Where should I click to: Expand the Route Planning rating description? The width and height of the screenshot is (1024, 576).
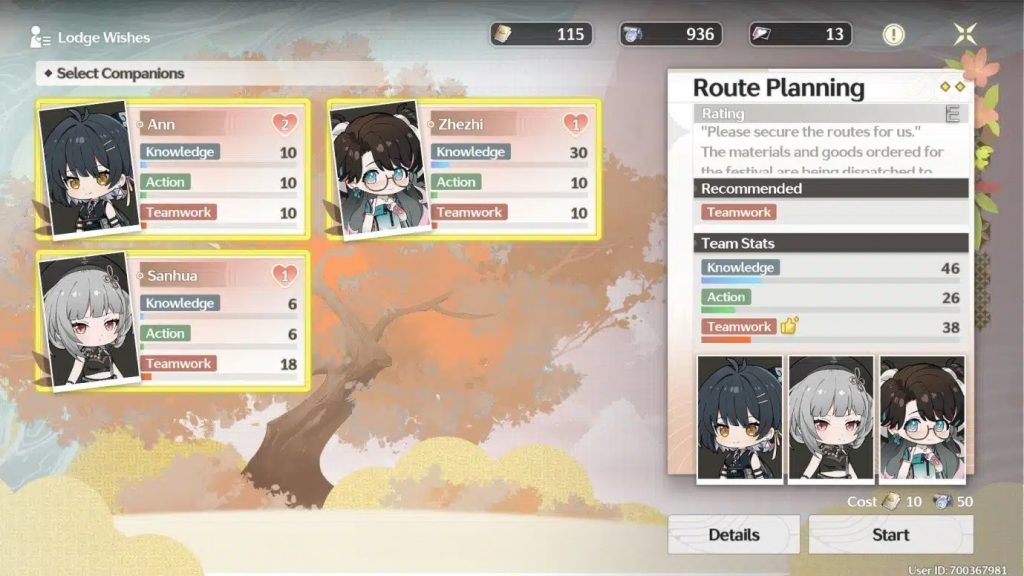pyautogui.click(x=952, y=115)
